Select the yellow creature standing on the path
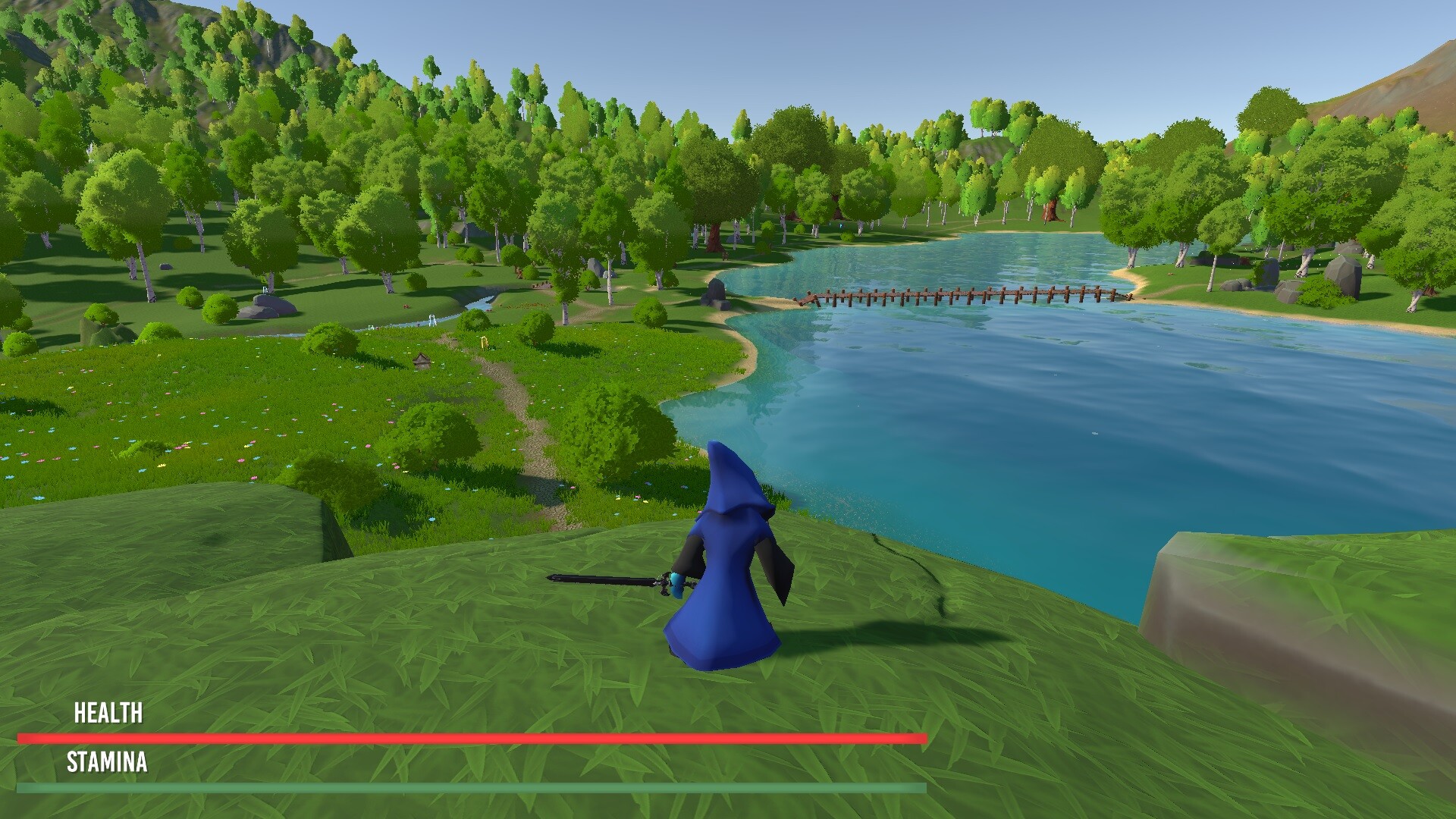The image size is (1456, 819). click(x=484, y=342)
